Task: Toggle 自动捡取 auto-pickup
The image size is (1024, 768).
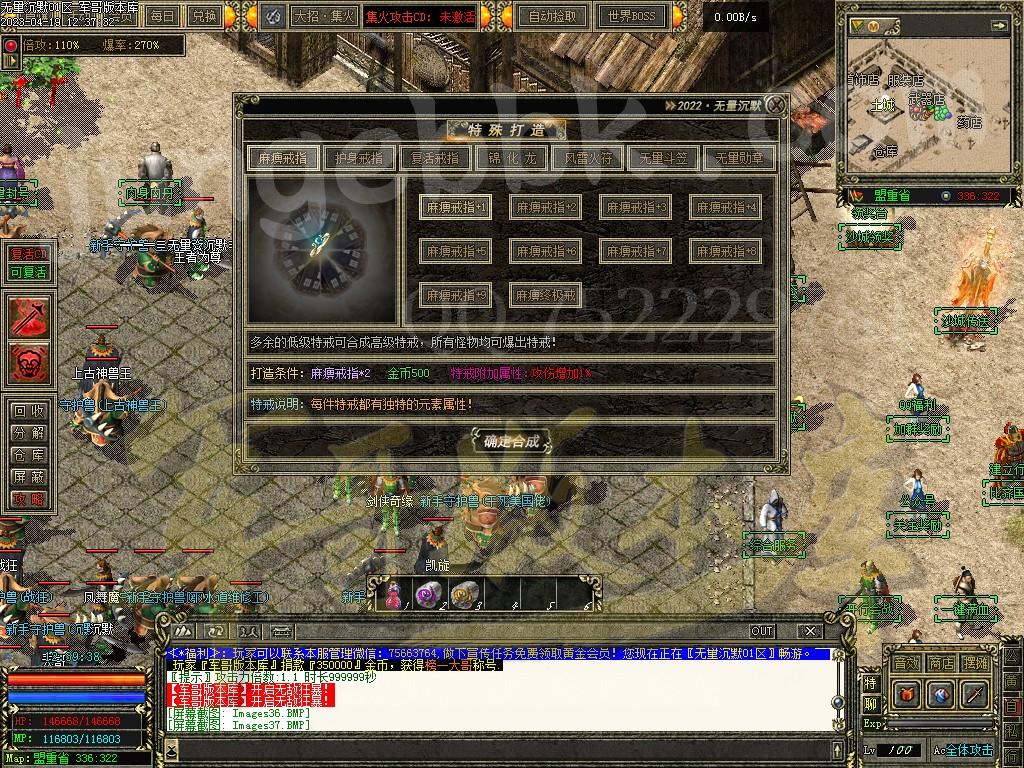Action: click(x=553, y=16)
